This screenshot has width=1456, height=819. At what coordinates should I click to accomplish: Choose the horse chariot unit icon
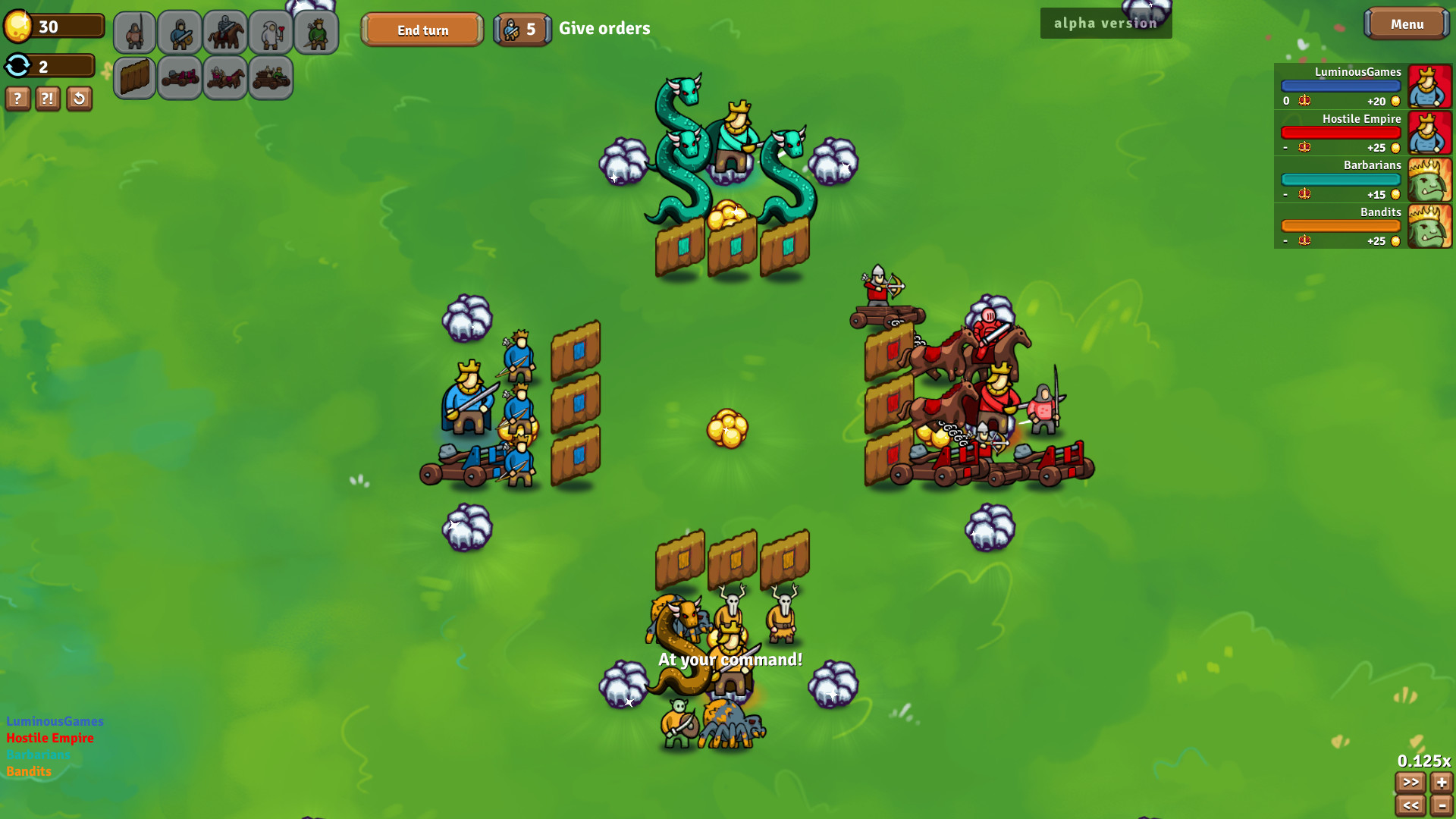click(x=226, y=77)
